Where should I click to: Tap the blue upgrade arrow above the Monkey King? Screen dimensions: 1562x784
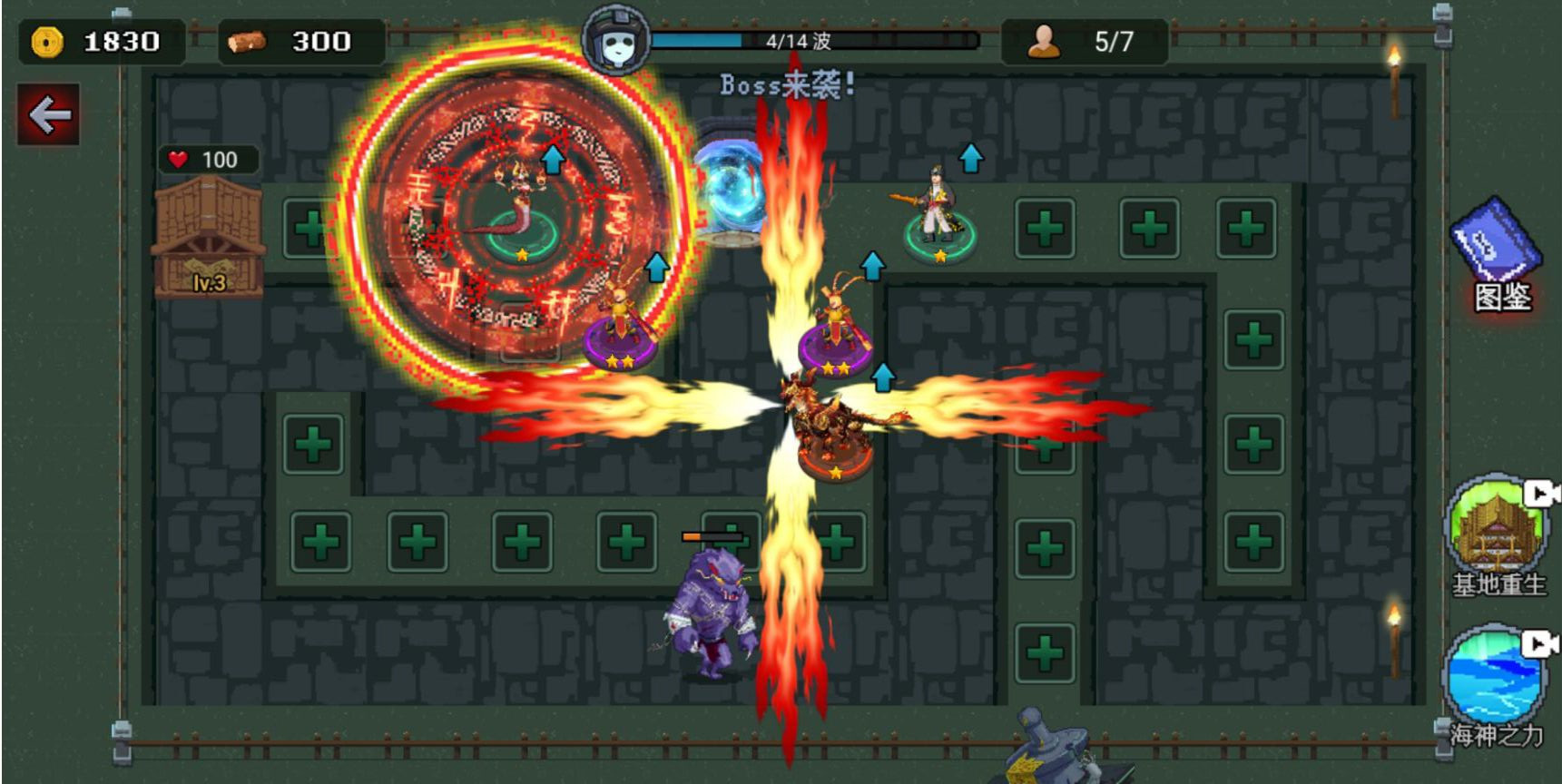656,268
